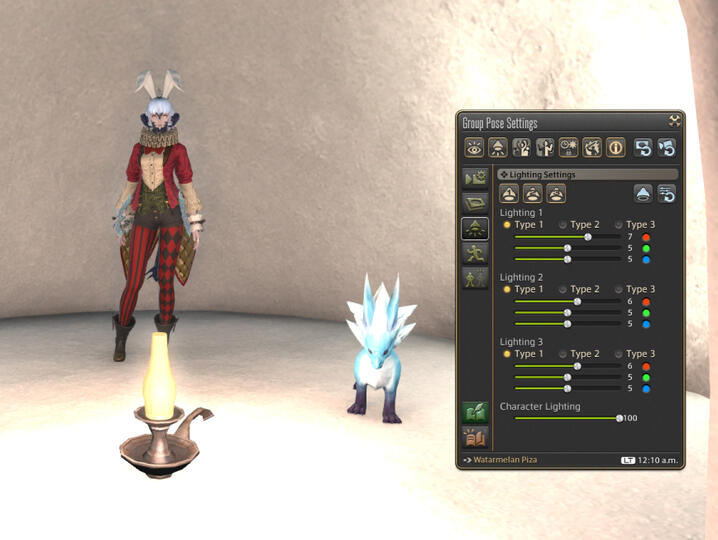Click the orange open book icon

click(475, 437)
